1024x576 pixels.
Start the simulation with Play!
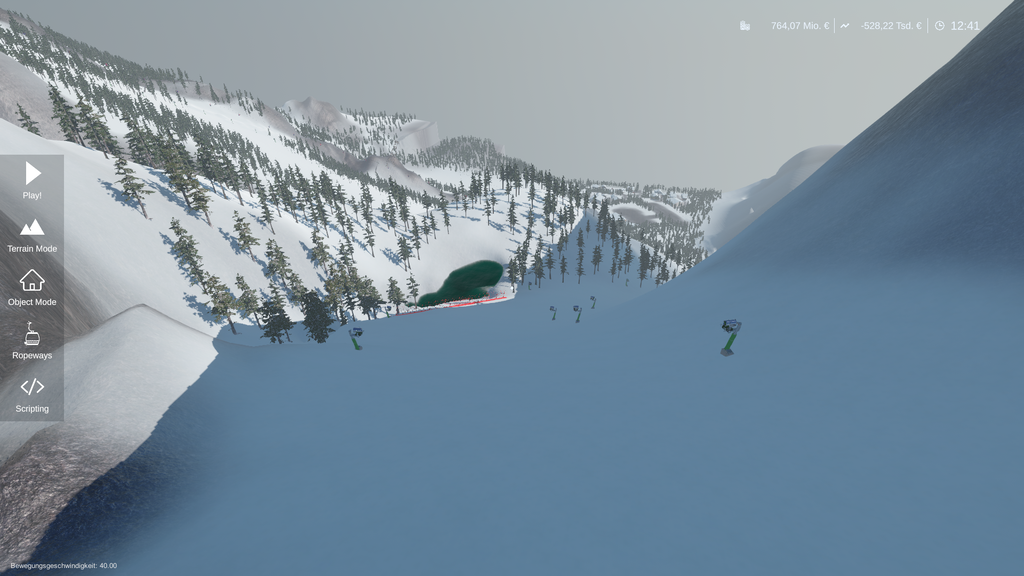click(x=32, y=180)
